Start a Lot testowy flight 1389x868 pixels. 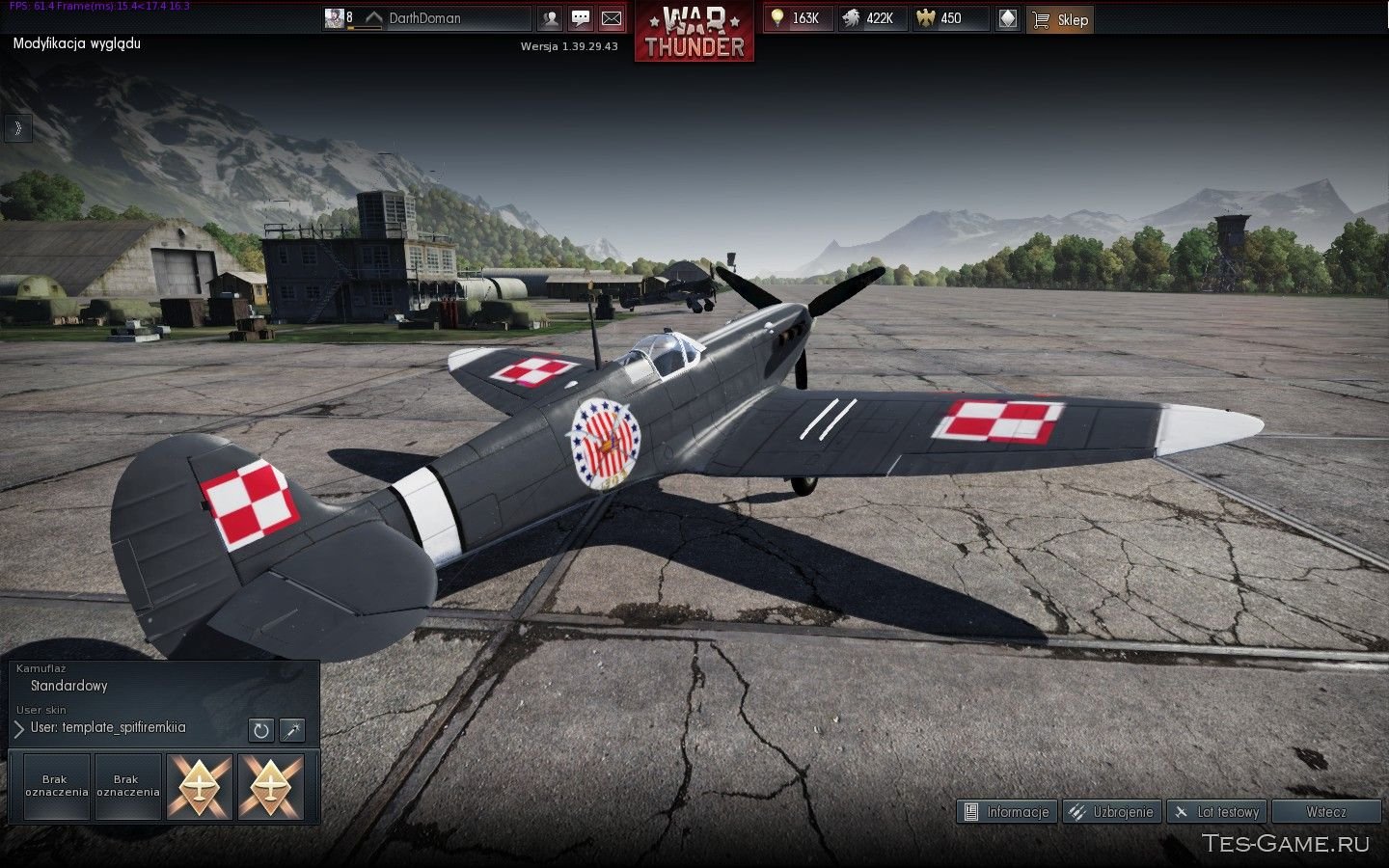[x=1216, y=812]
